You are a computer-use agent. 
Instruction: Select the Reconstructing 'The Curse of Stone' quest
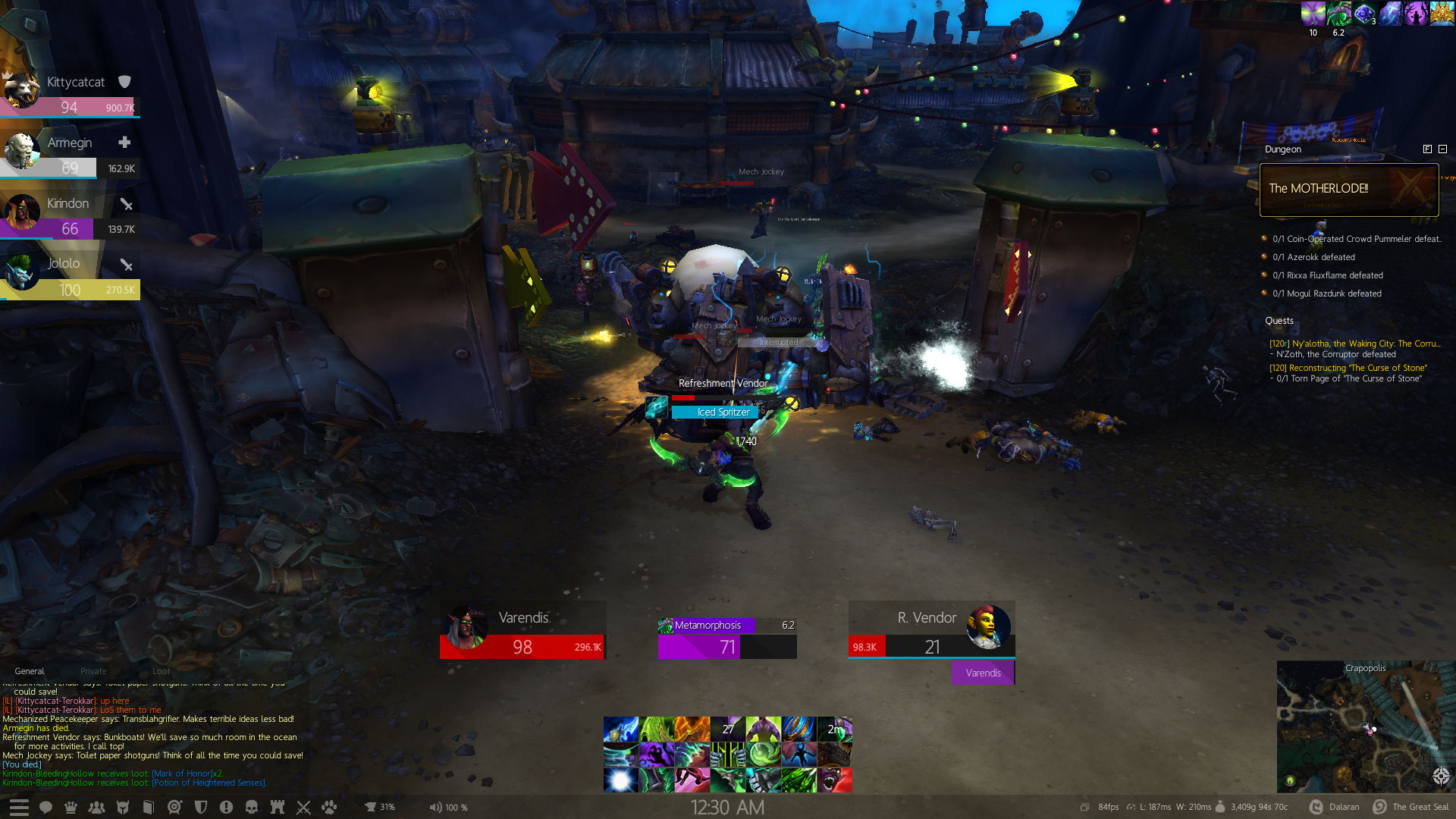pos(1348,368)
